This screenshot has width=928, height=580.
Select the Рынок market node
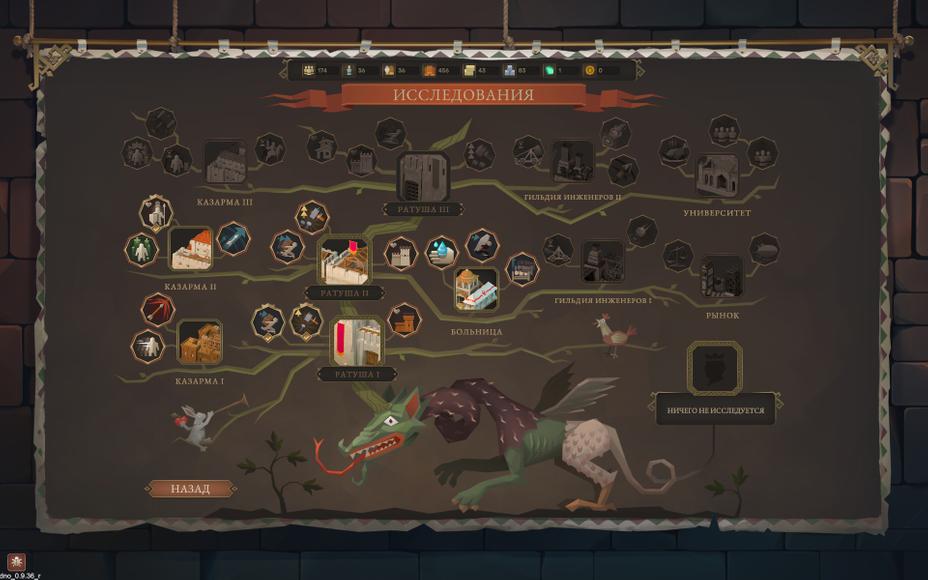click(721, 276)
